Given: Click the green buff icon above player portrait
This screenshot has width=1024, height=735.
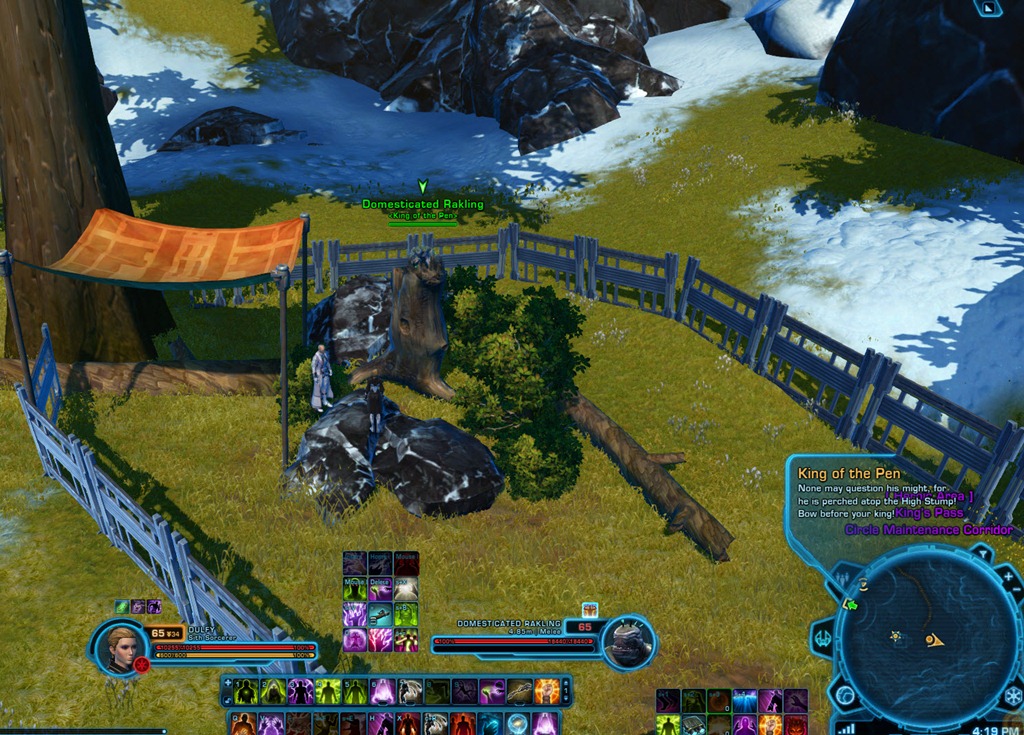Looking at the screenshot, I should 122,607.
